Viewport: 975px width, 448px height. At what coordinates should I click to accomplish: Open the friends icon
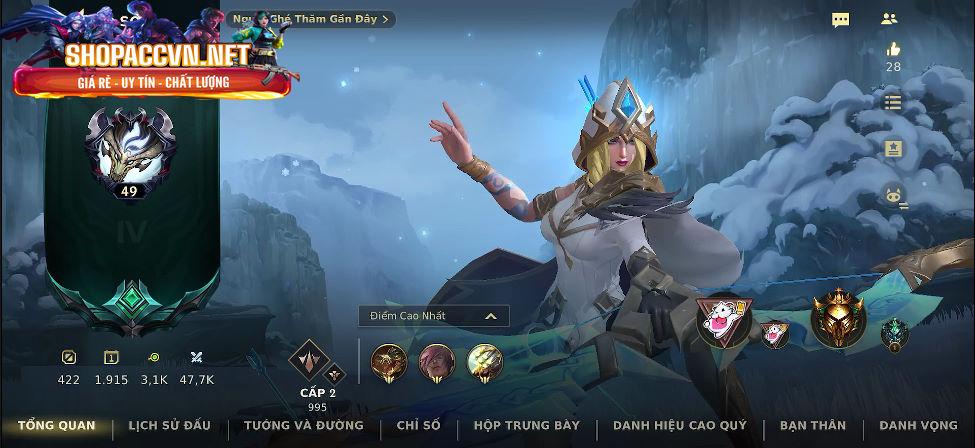tap(889, 18)
